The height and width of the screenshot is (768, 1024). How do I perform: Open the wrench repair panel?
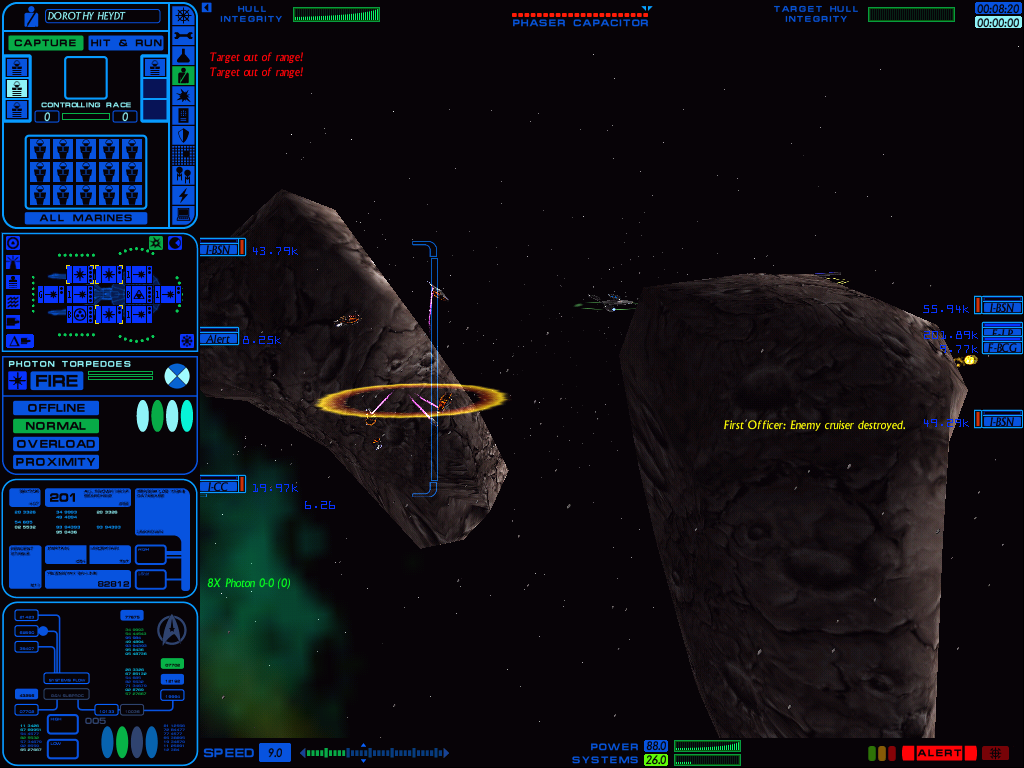(183, 35)
